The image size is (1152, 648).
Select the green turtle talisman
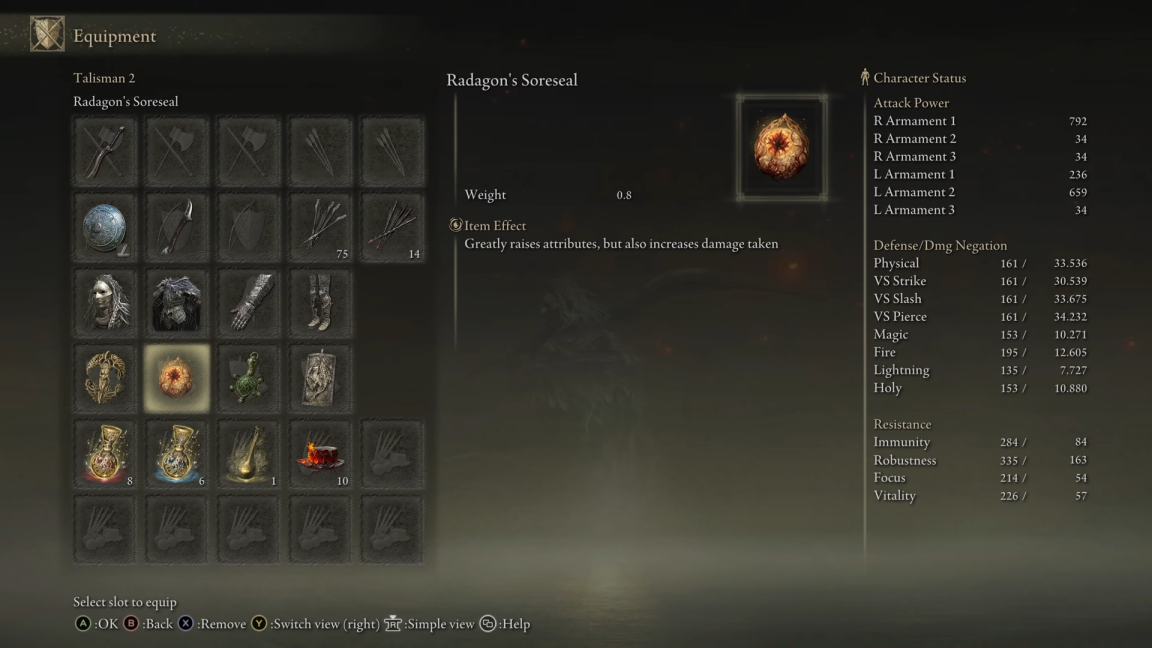(x=249, y=379)
